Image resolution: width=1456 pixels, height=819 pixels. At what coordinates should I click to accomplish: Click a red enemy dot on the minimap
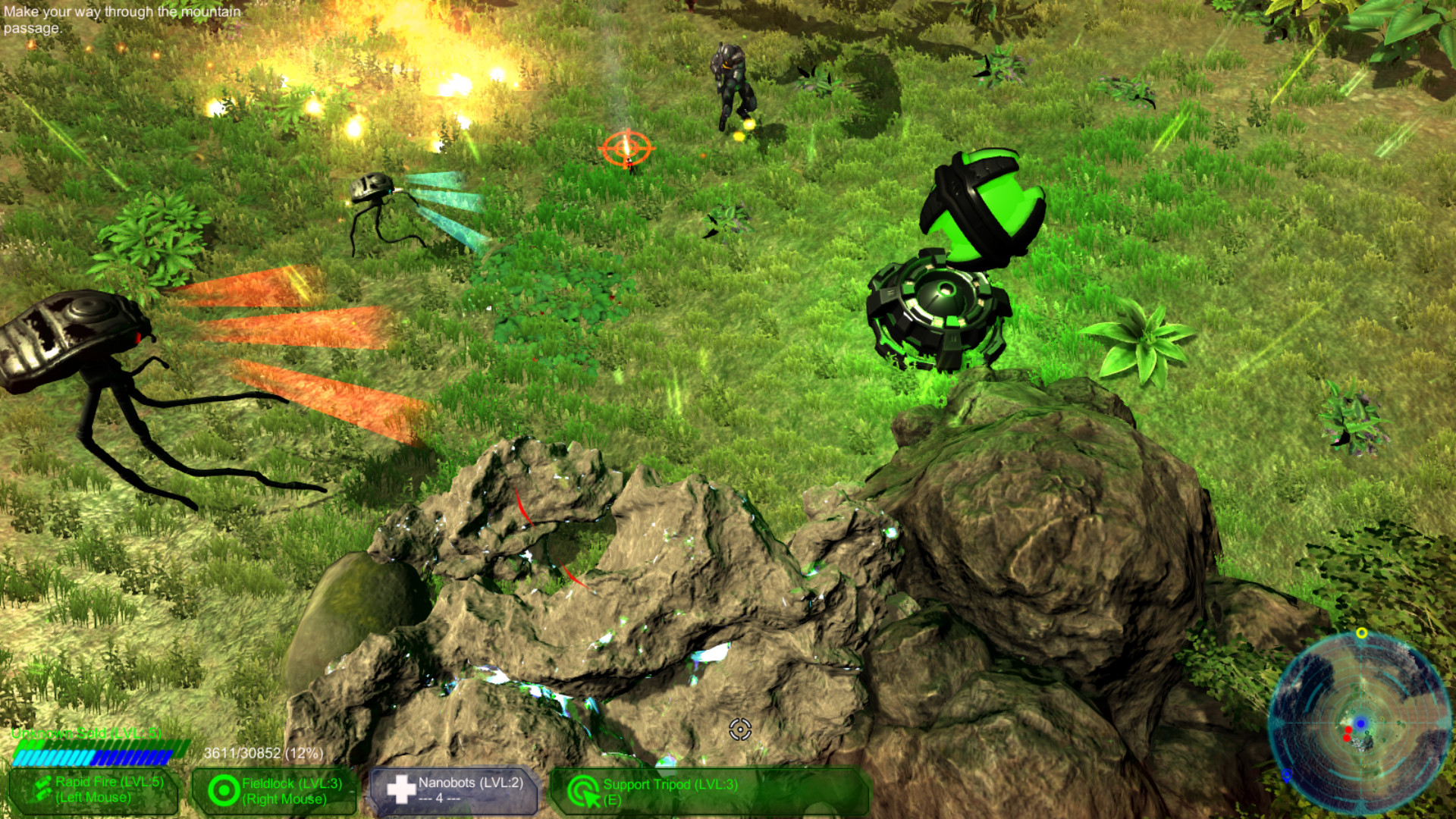1349,730
